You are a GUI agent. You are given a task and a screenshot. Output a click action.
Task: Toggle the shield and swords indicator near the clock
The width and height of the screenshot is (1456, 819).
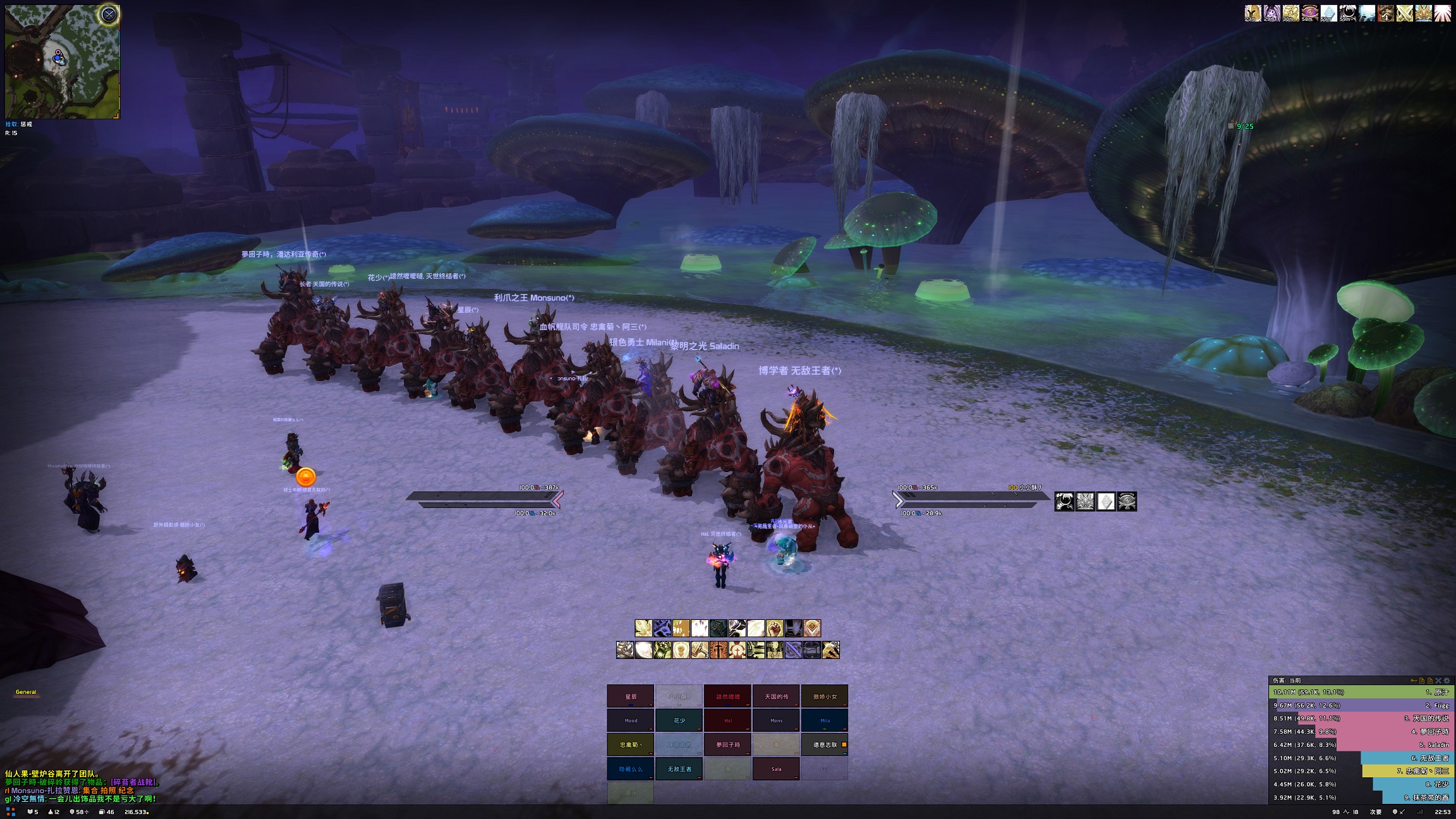1398,813
